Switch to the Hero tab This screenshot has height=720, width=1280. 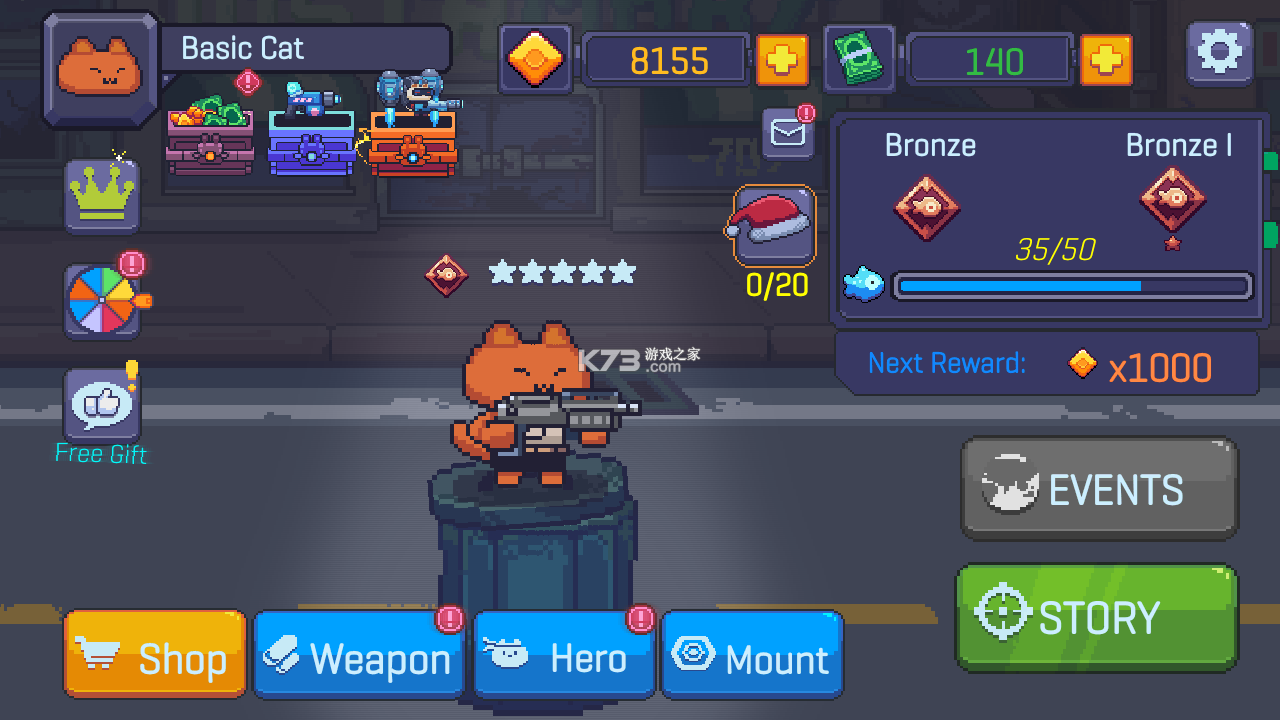(x=563, y=657)
